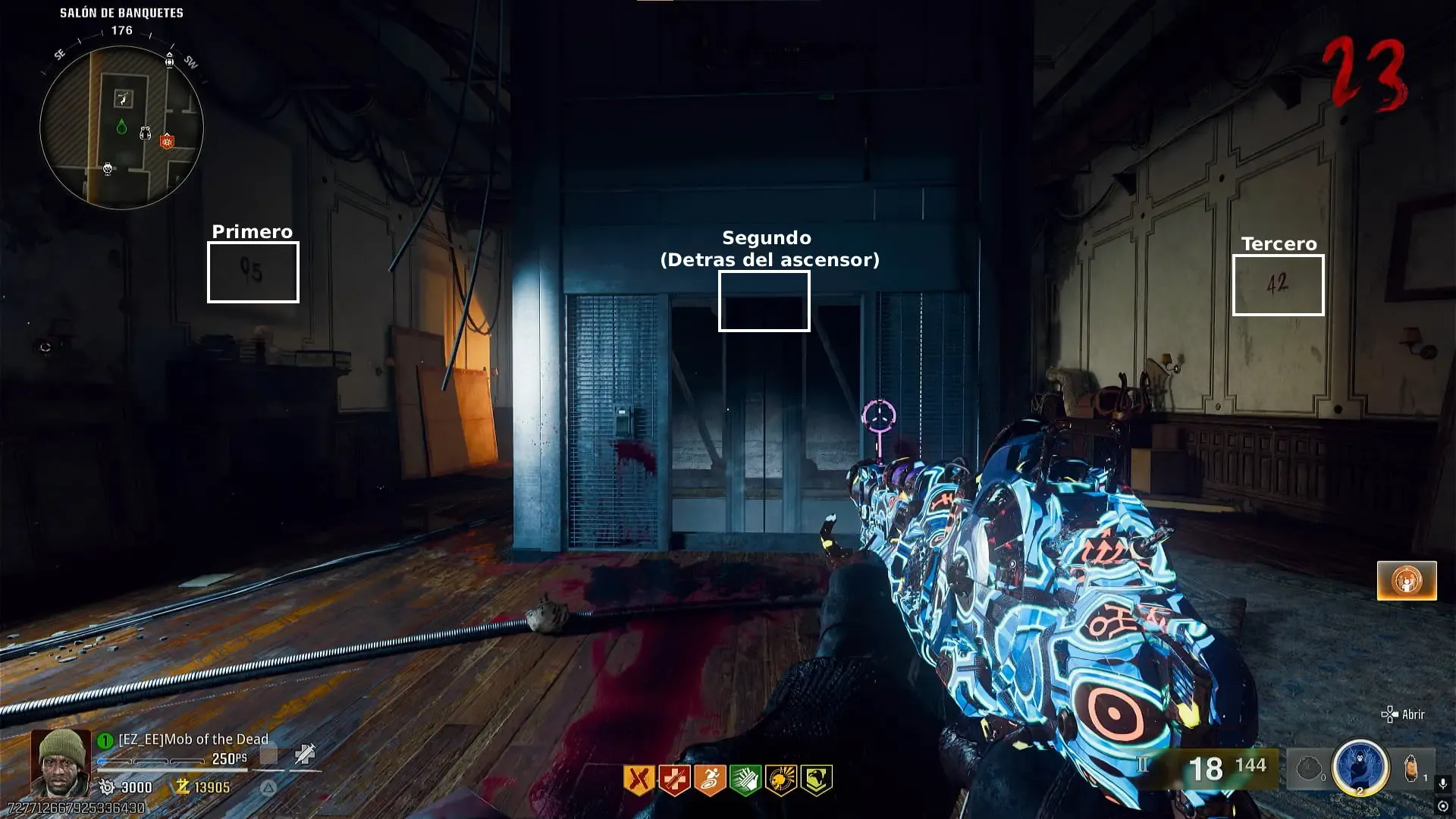Select the skull and sunburst perk icon
This screenshot has width=1456, height=819.
pos(780,780)
